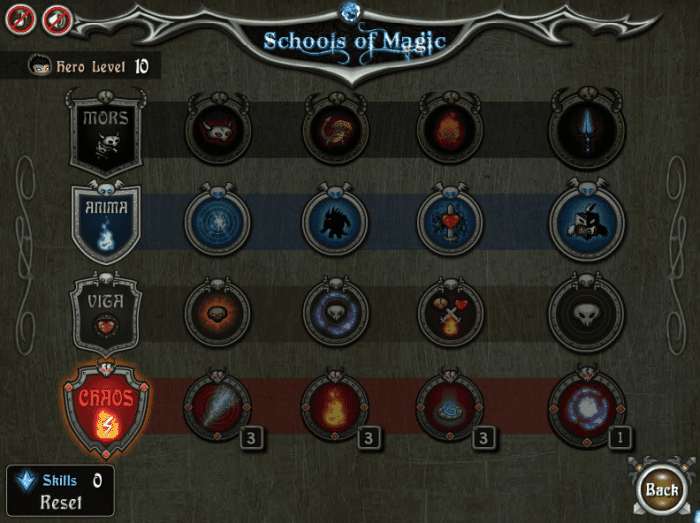Go back using the Back button
The height and width of the screenshot is (523, 700).
662,490
